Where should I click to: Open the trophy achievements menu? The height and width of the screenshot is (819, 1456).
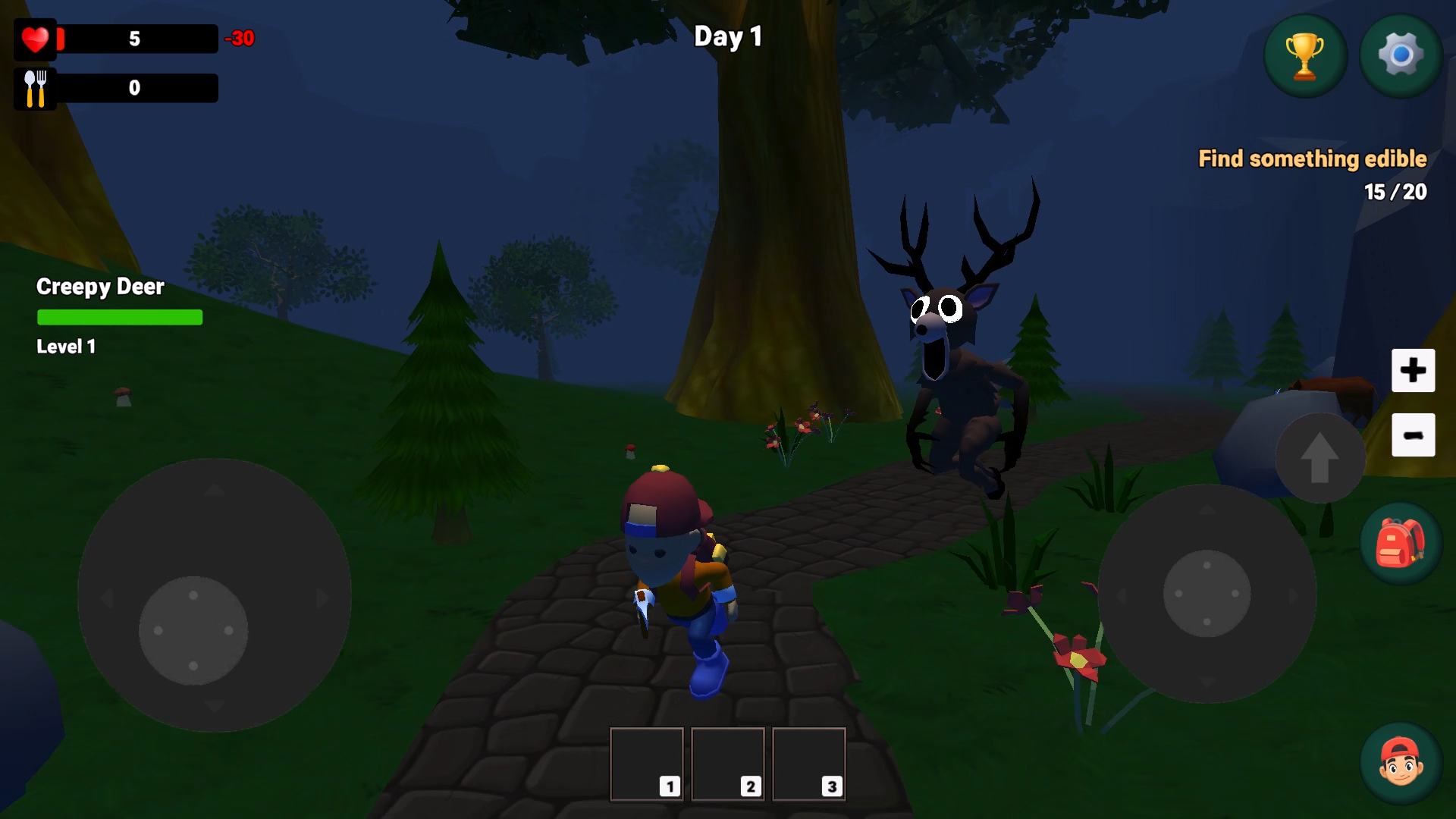(1304, 55)
